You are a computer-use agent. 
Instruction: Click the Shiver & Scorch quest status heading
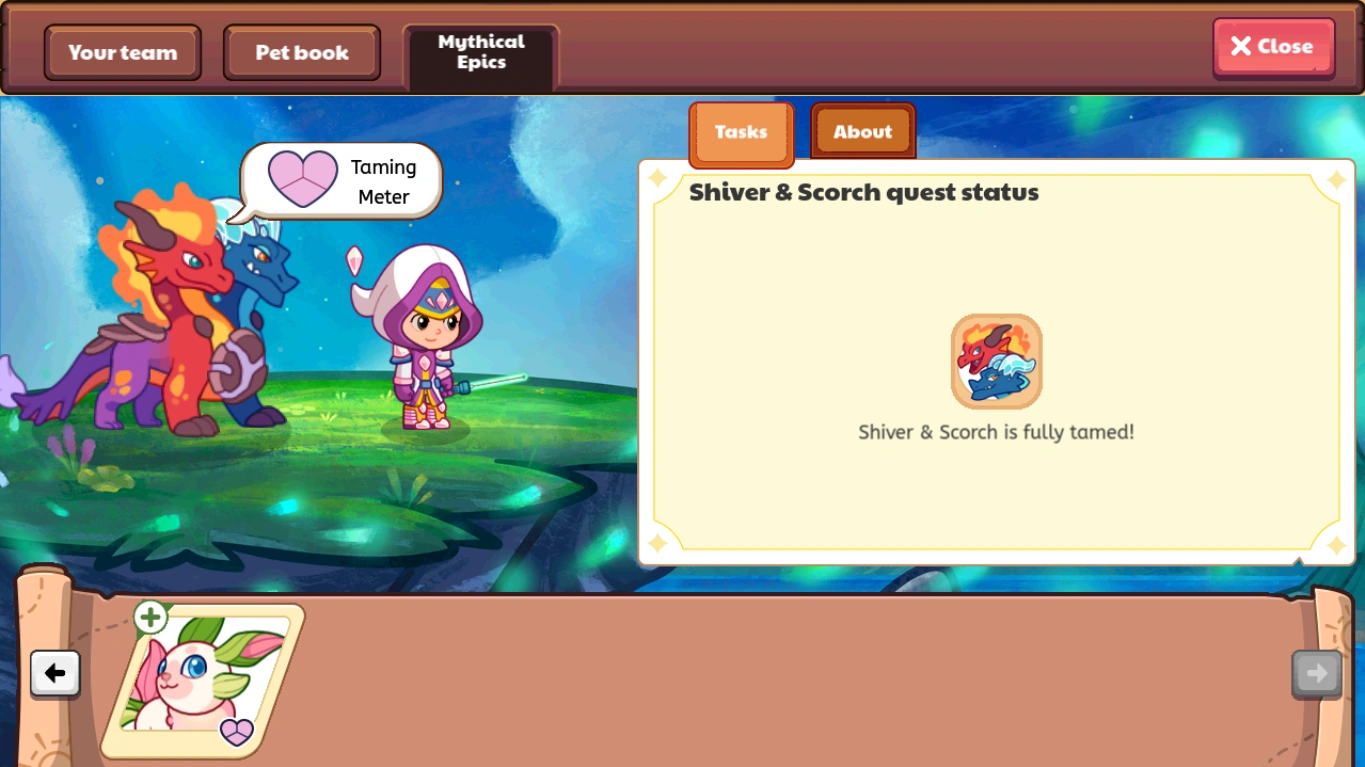pos(863,192)
